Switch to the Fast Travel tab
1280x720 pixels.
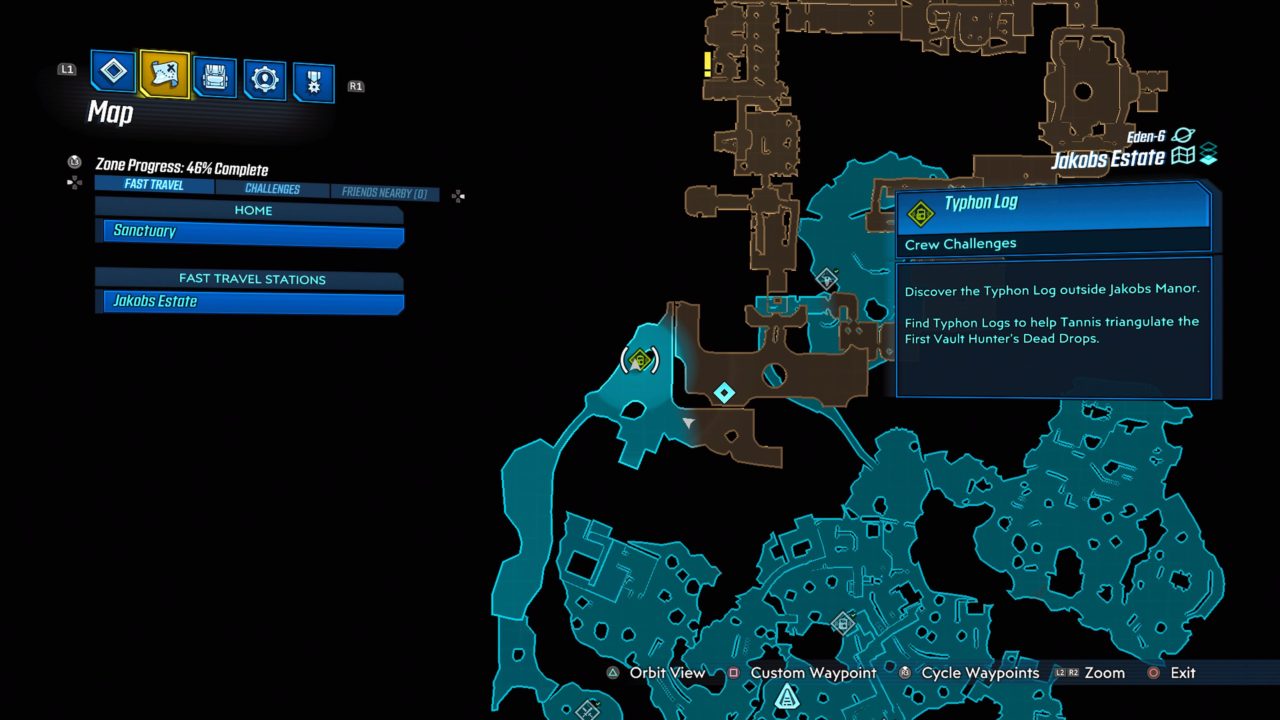point(153,185)
